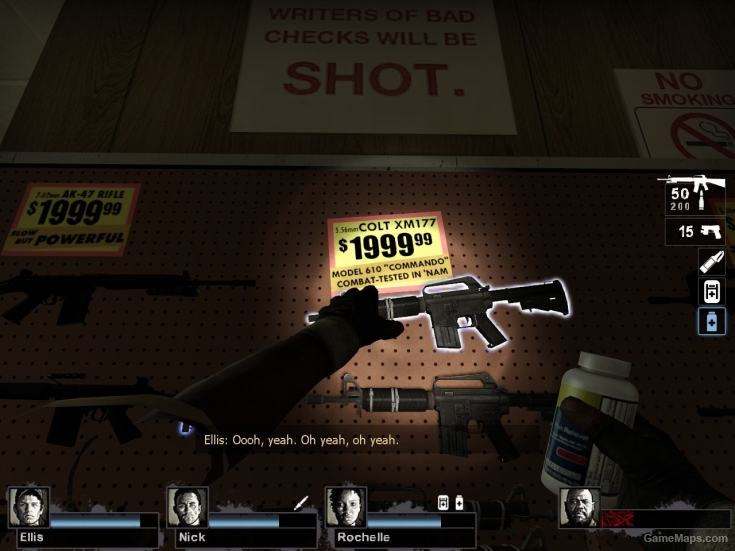Select the highlighted pain pills slot
Viewport: 735px width, 551px height.
[711, 322]
